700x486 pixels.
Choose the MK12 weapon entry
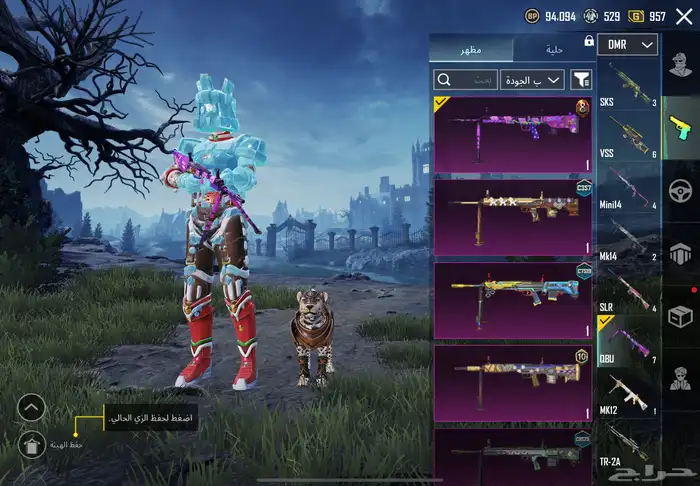tap(628, 393)
